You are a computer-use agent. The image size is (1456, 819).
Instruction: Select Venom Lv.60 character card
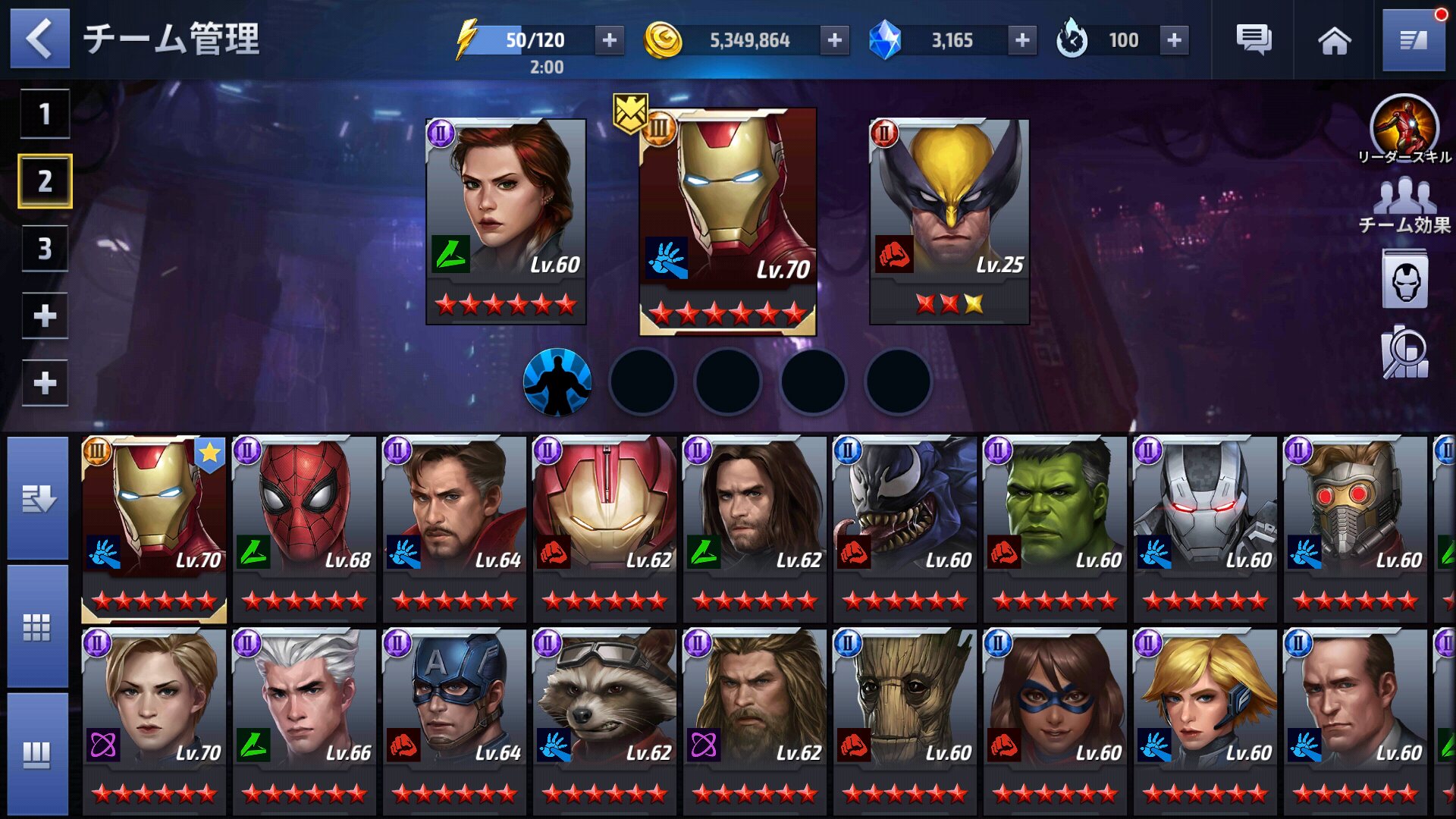click(x=904, y=527)
